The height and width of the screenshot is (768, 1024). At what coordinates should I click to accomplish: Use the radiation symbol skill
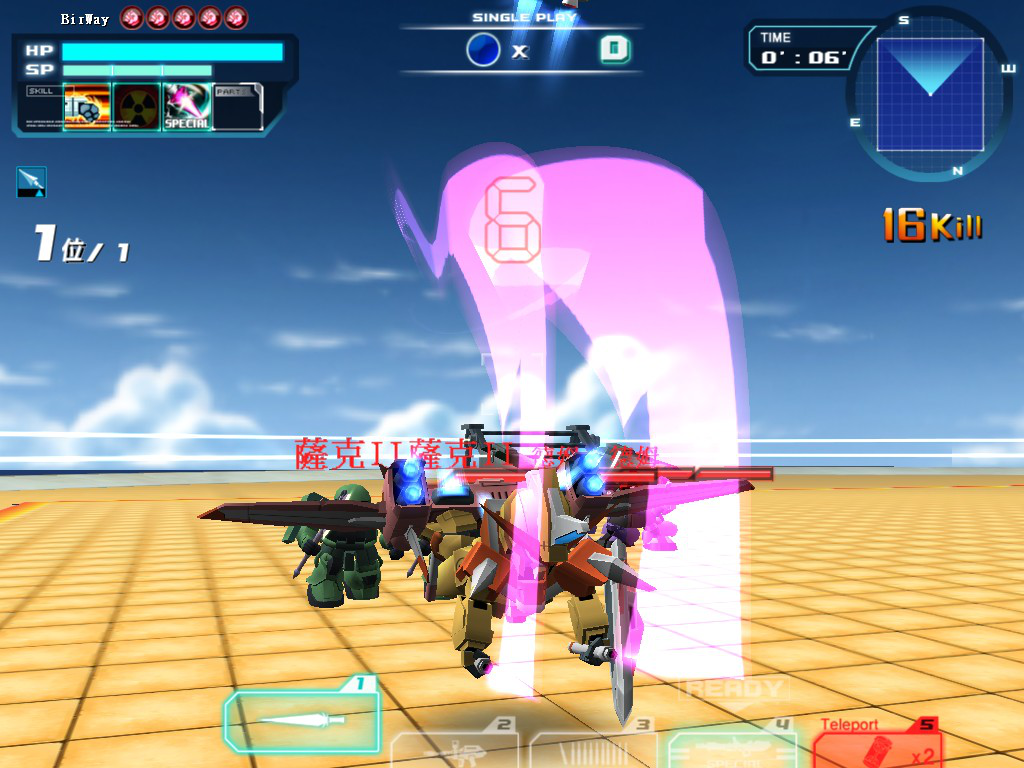coord(137,107)
